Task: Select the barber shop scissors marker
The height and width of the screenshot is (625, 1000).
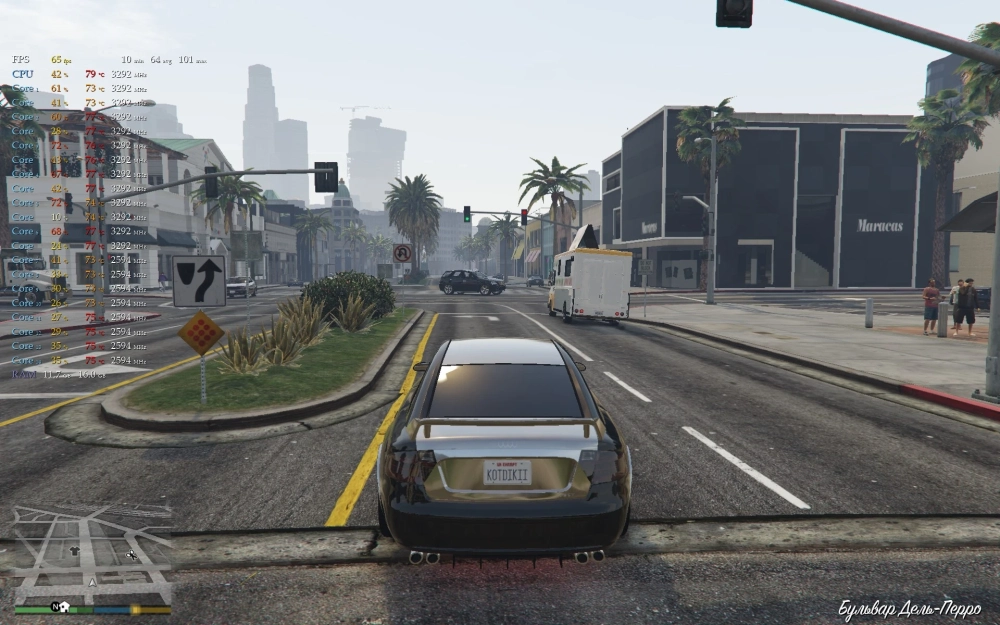Action: (x=130, y=555)
